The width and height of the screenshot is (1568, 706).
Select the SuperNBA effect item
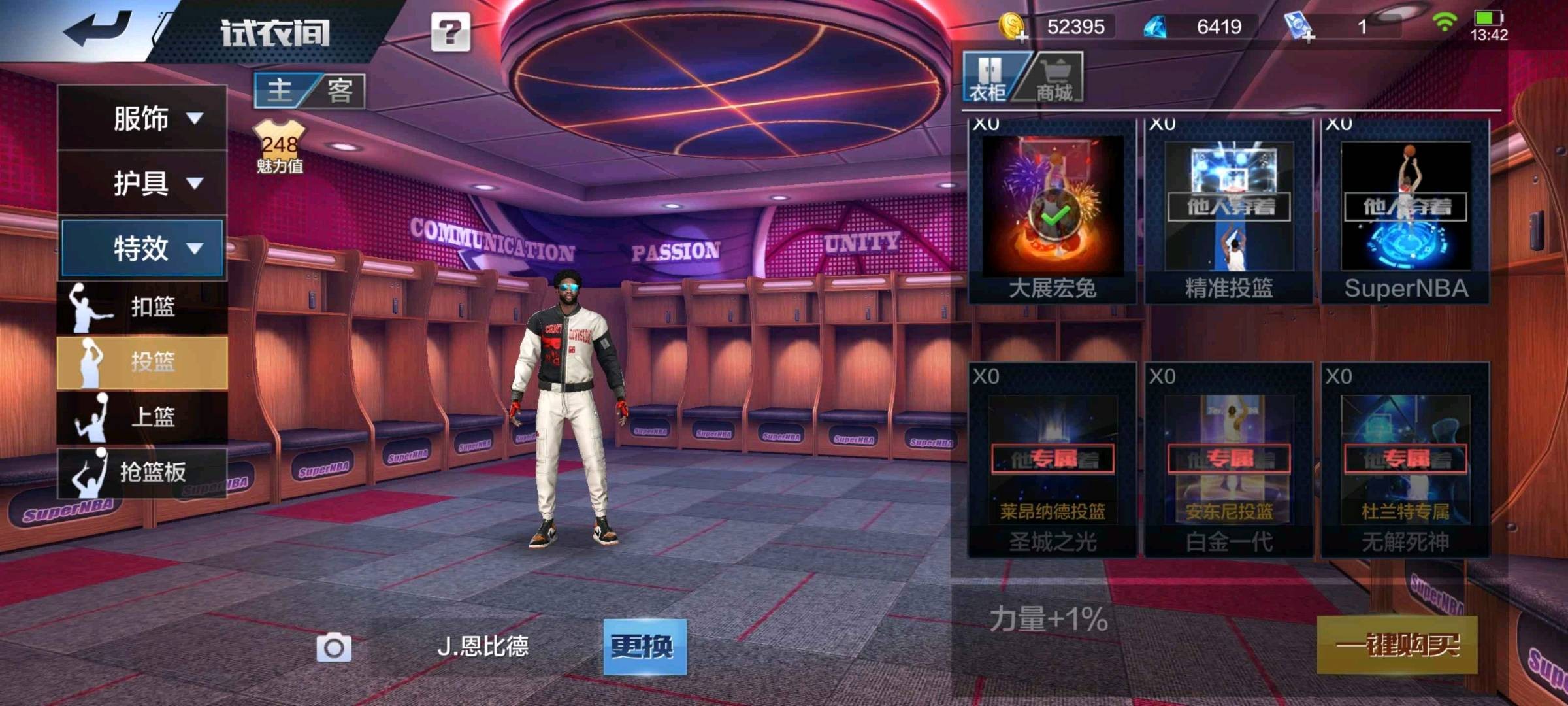[x=1405, y=210]
